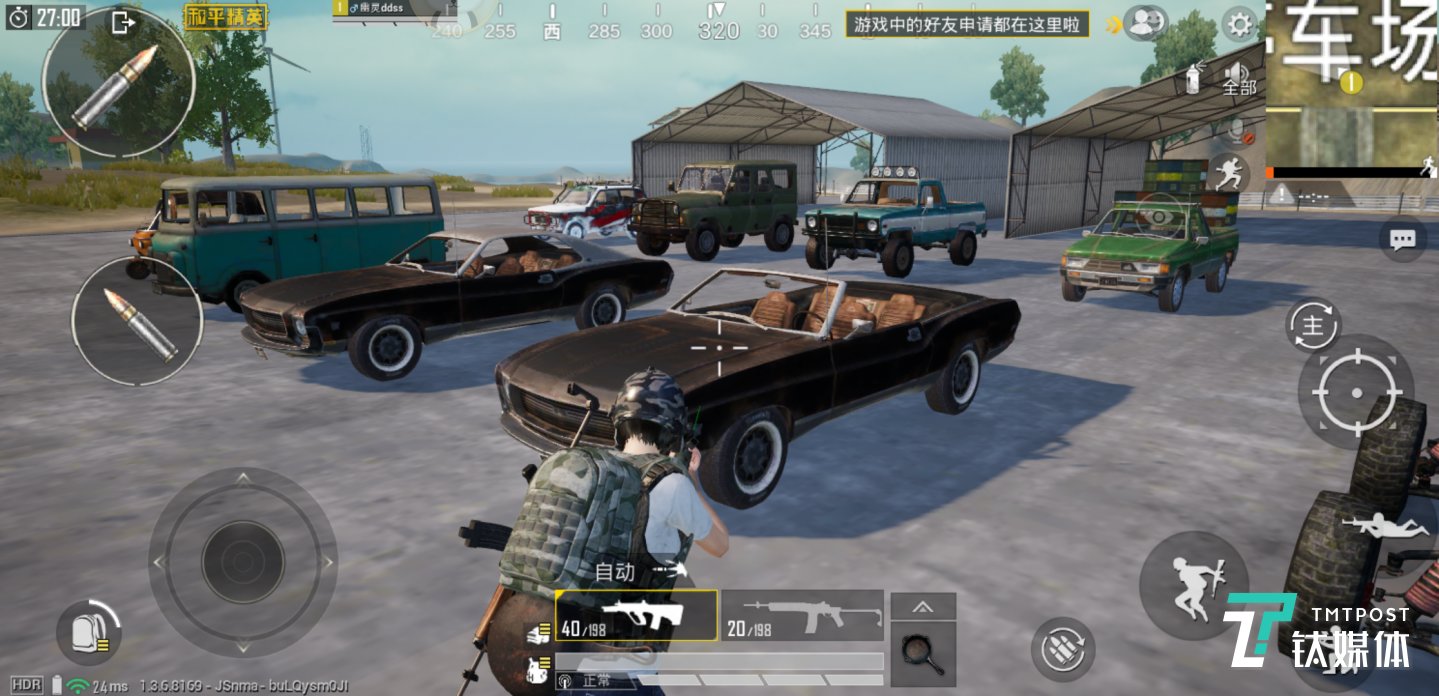This screenshot has width=1439, height=696.
Task: Open the friends list icon
Action: pyautogui.click(x=1144, y=22)
